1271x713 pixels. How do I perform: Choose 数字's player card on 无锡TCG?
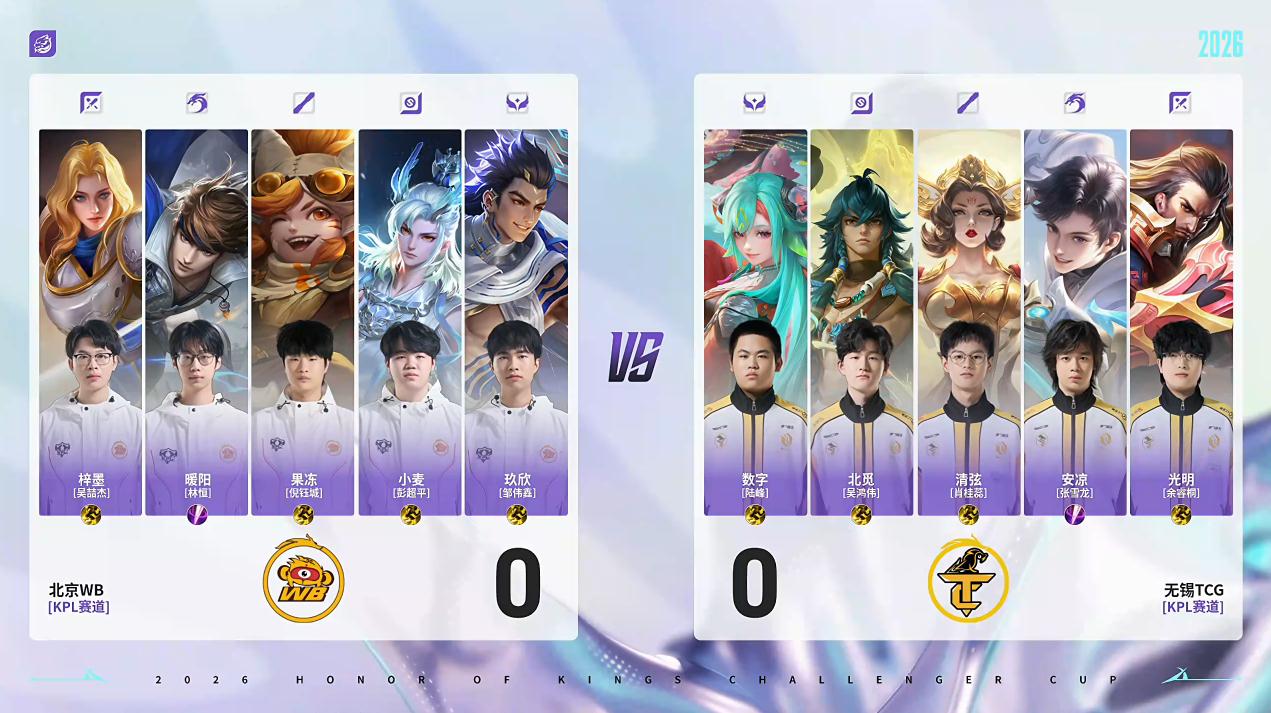click(755, 322)
